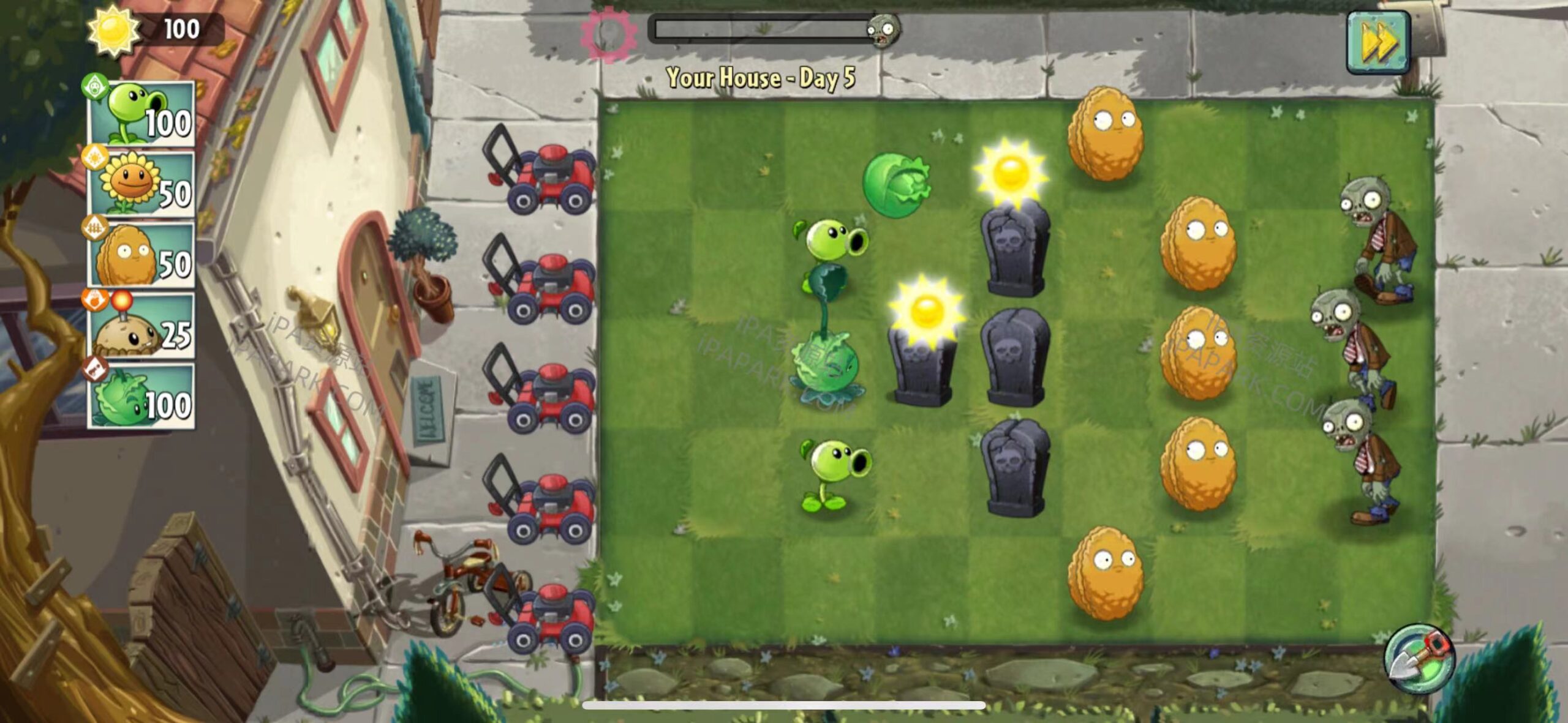Select the shovel tool
Viewport: 1568px width, 723px height.
(1419, 659)
